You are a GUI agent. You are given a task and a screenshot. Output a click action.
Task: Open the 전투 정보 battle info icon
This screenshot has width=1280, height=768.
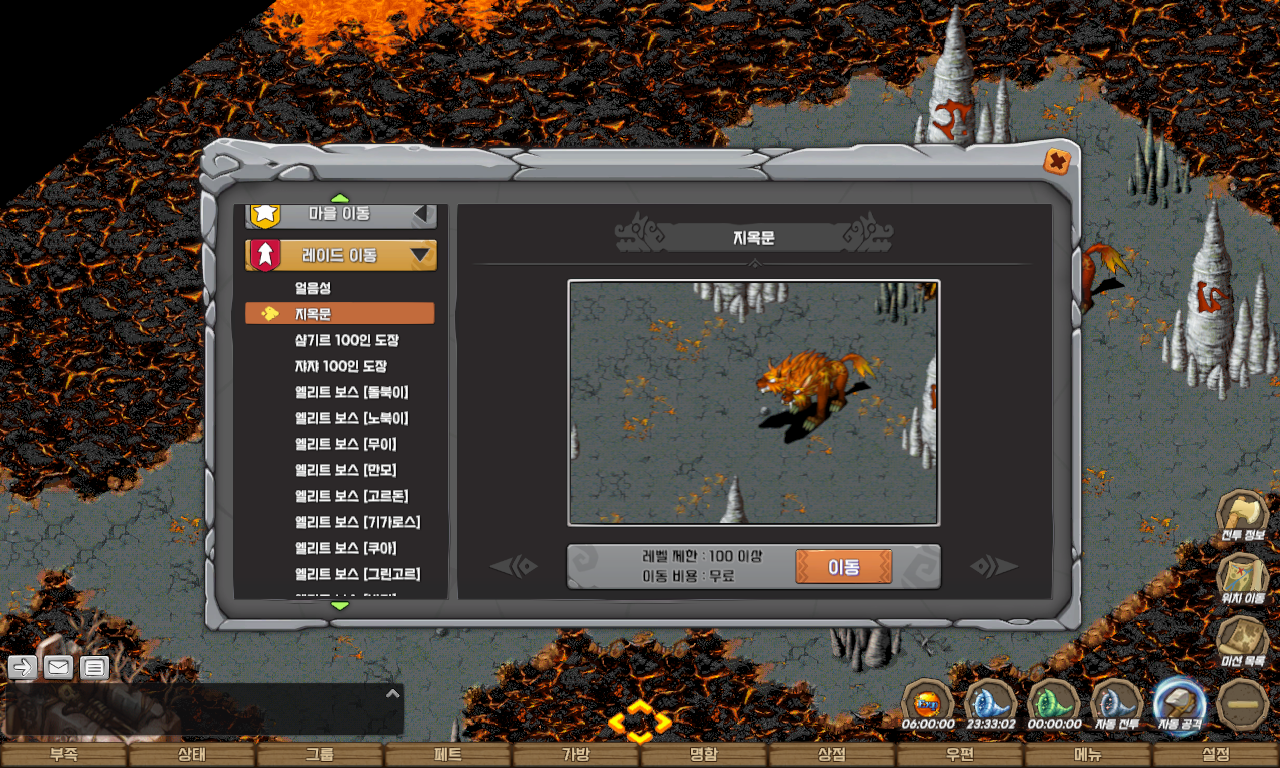[1242, 514]
